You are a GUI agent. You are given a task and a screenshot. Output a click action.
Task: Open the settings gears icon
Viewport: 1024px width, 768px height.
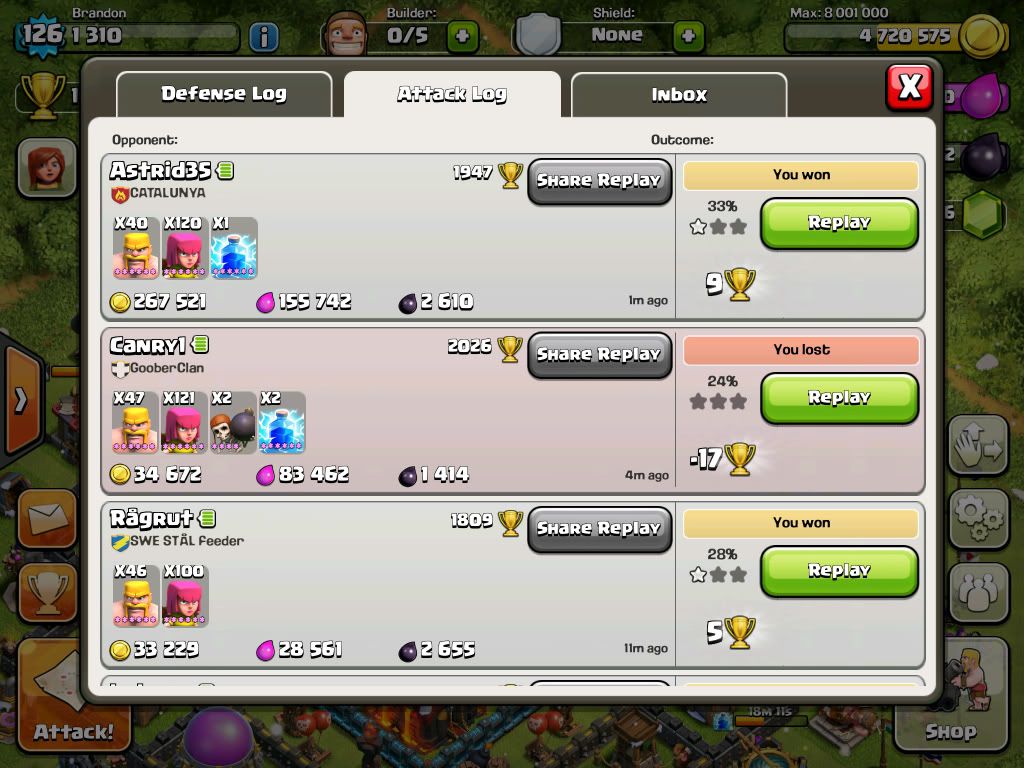click(x=978, y=518)
